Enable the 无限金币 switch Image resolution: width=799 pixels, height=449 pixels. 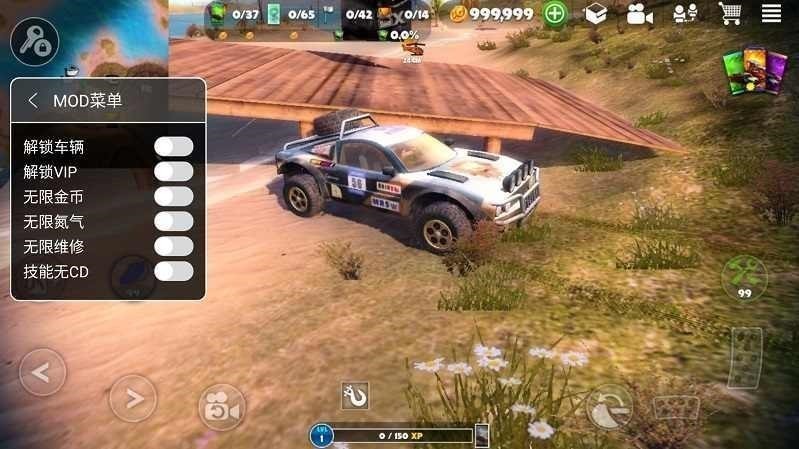[x=173, y=197]
